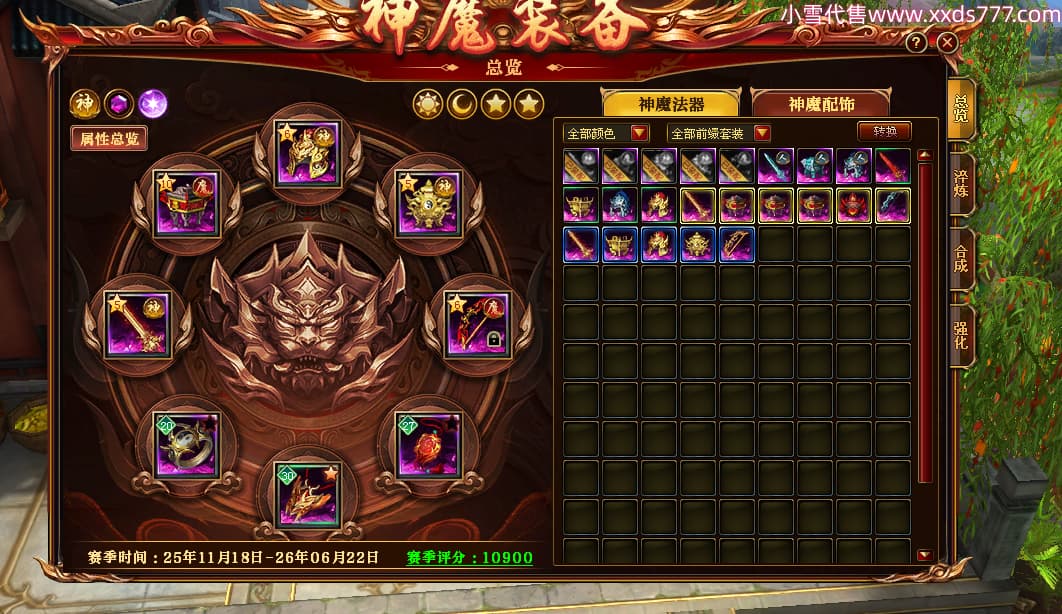The width and height of the screenshot is (1062, 614).
Task: Open the help question mark button
Action: 916,43
